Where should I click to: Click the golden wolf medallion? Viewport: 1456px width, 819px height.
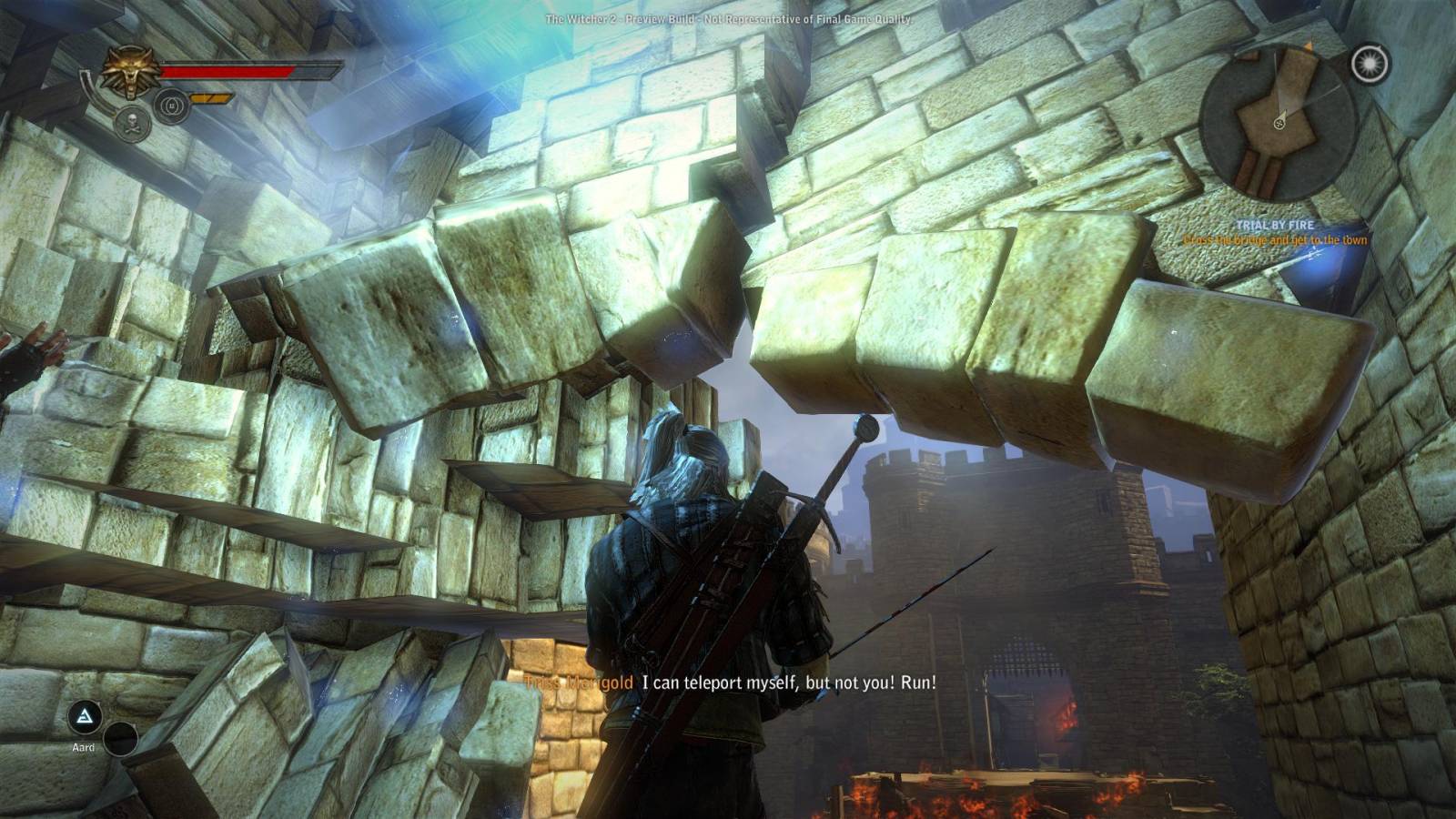pos(131,72)
